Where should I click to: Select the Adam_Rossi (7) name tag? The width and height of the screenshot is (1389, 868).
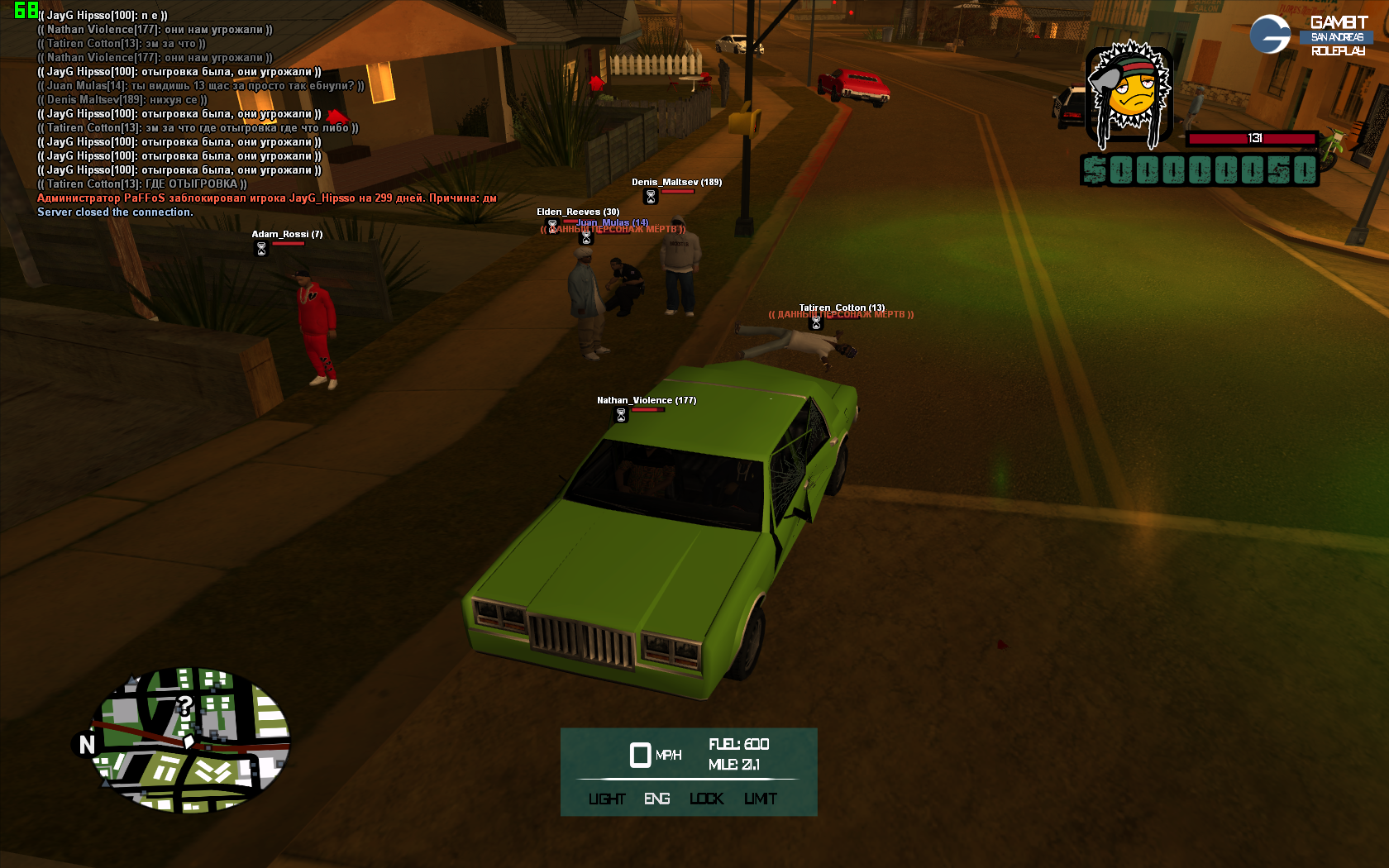[x=287, y=234]
